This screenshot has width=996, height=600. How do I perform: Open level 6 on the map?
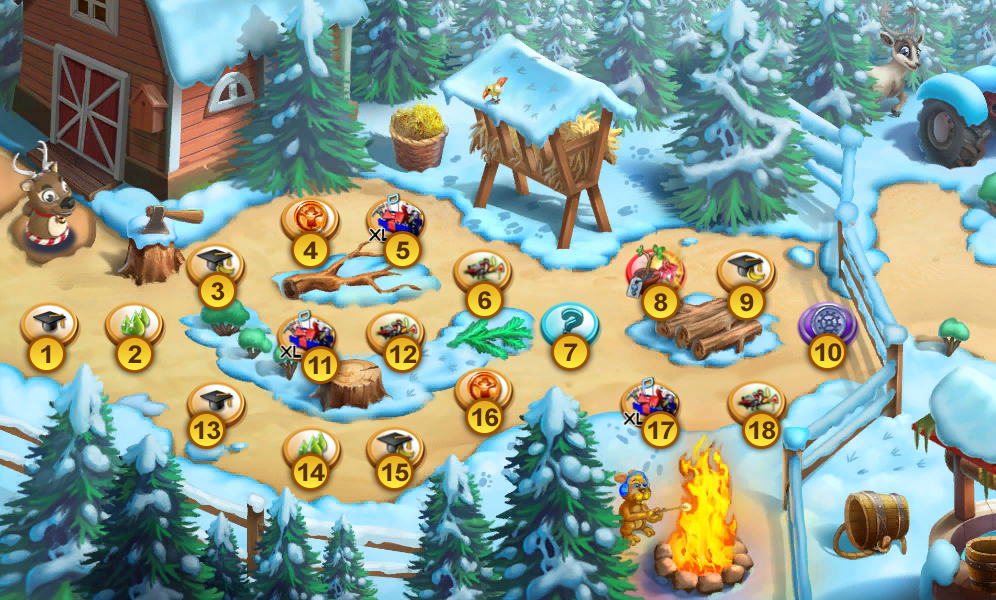[x=483, y=272]
